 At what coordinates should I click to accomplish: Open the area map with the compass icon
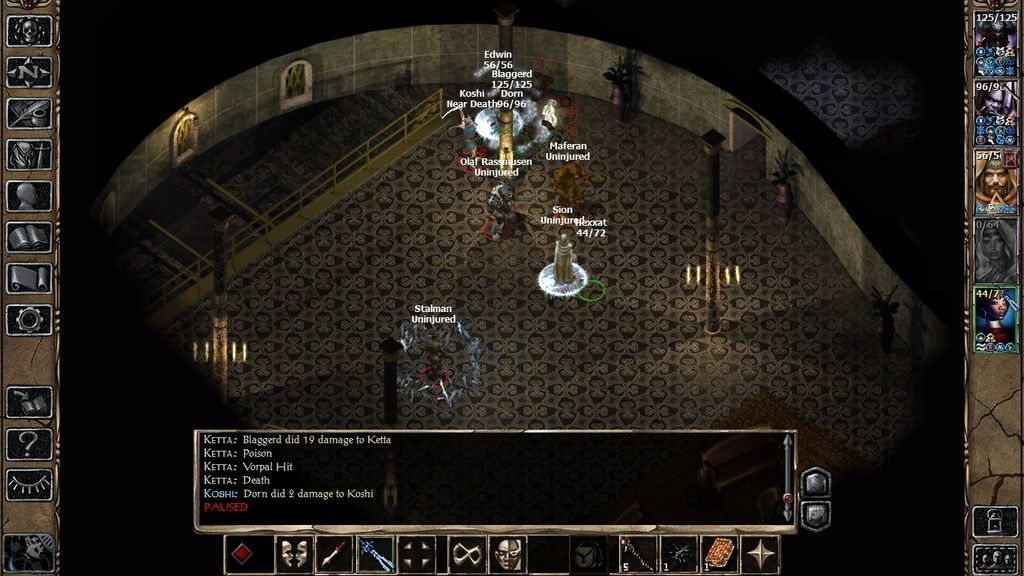pyautogui.click(x=29, y=72)
